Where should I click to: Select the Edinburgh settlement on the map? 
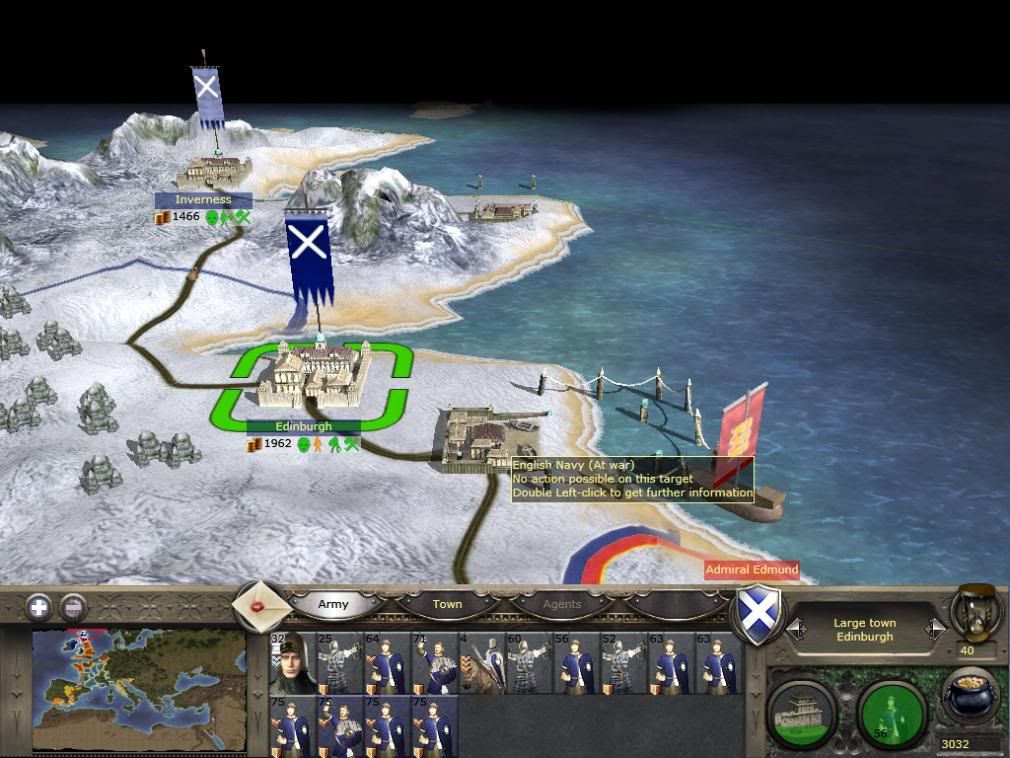click(311, 377)
